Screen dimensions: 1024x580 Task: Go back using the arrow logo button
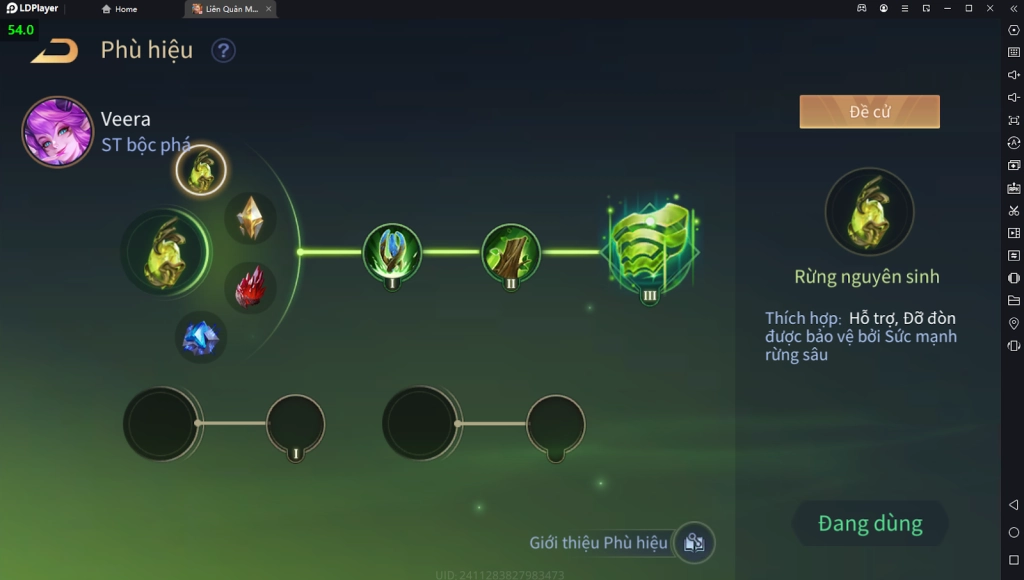point(55,50)
